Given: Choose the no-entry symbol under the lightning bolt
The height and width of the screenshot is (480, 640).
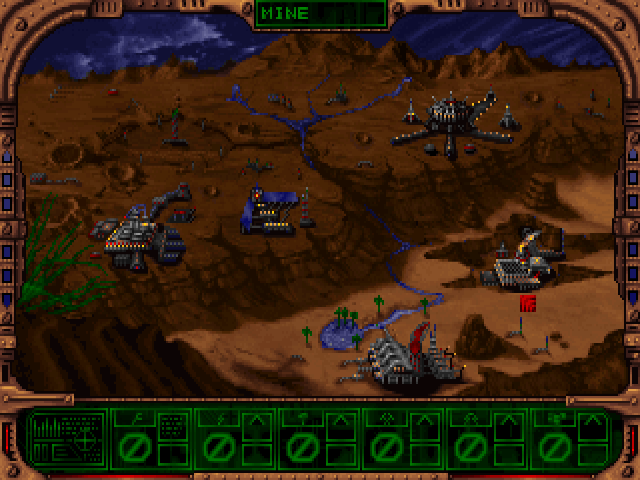Looking at the screenshot, I should [219, 446].
